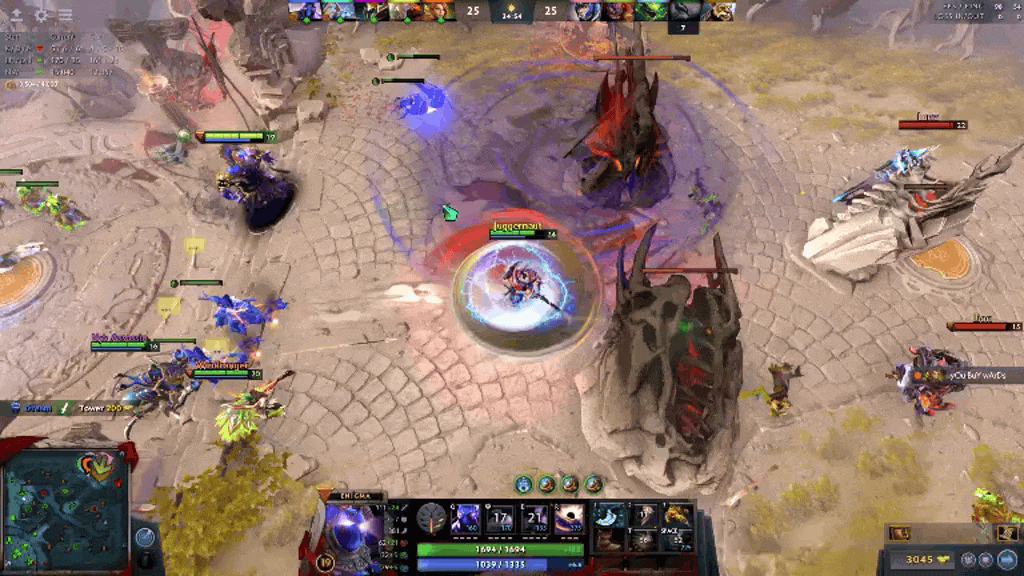The width and height of the screenshot is (1024, 576).
Task: Select the Demonic Conversion ability showing 17
Action: click(x=500, y=519)
